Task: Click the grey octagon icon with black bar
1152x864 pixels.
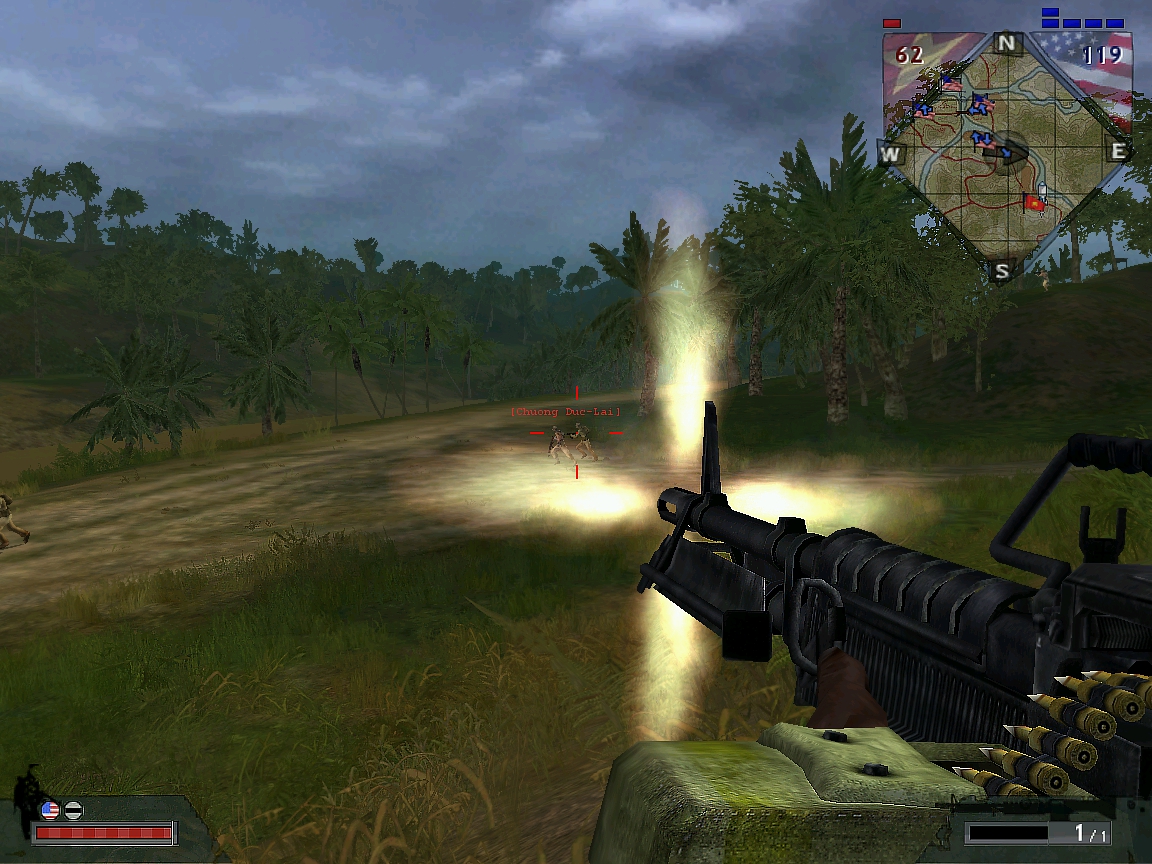Action: 73,810
